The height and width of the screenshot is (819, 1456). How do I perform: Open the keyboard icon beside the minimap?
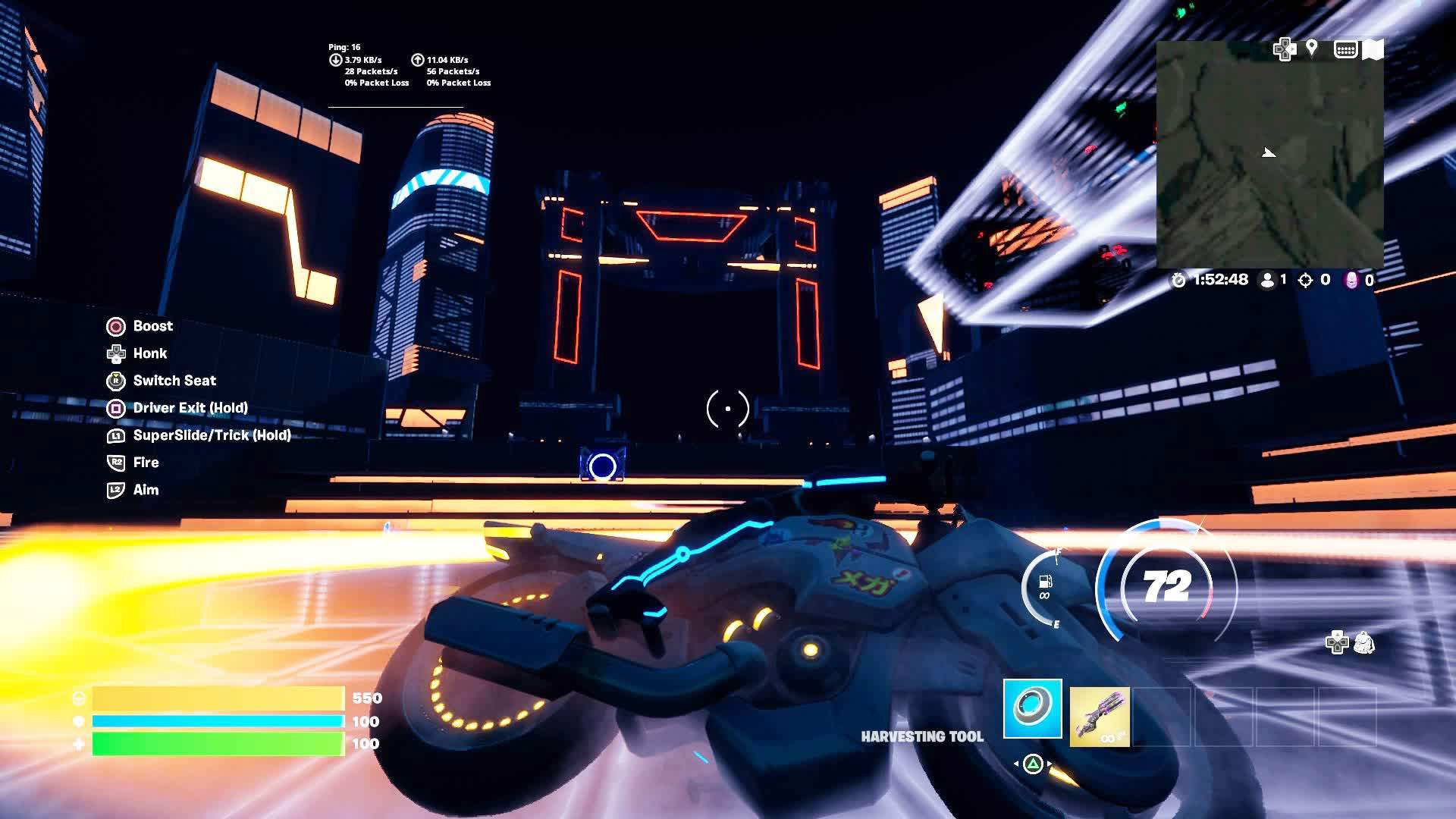tap(1347, 49)
